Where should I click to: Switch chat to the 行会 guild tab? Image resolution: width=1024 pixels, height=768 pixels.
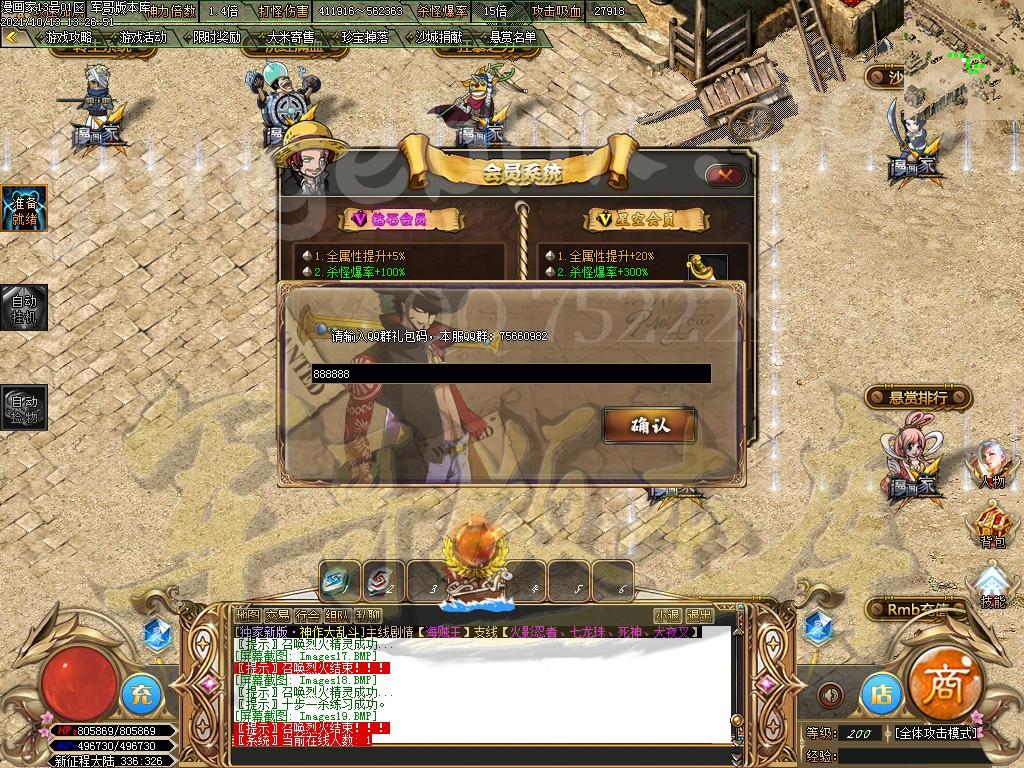(x=308, y=614)
